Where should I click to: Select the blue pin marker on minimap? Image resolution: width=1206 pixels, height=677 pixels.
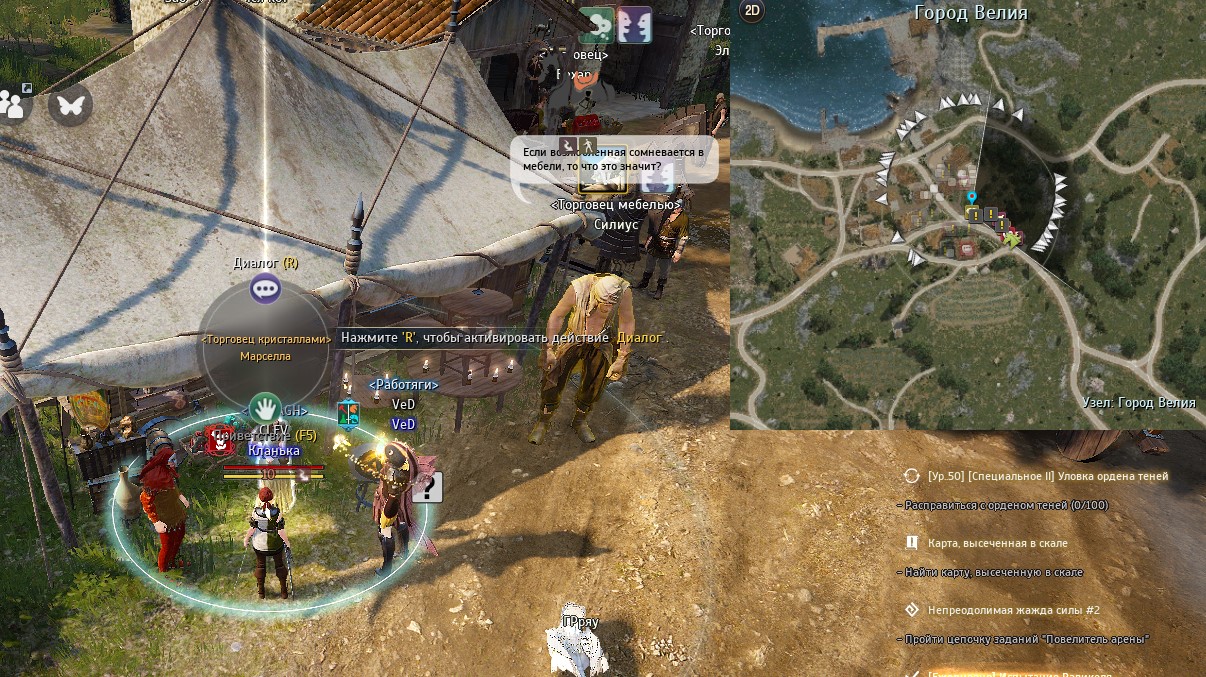click(971, 198)
